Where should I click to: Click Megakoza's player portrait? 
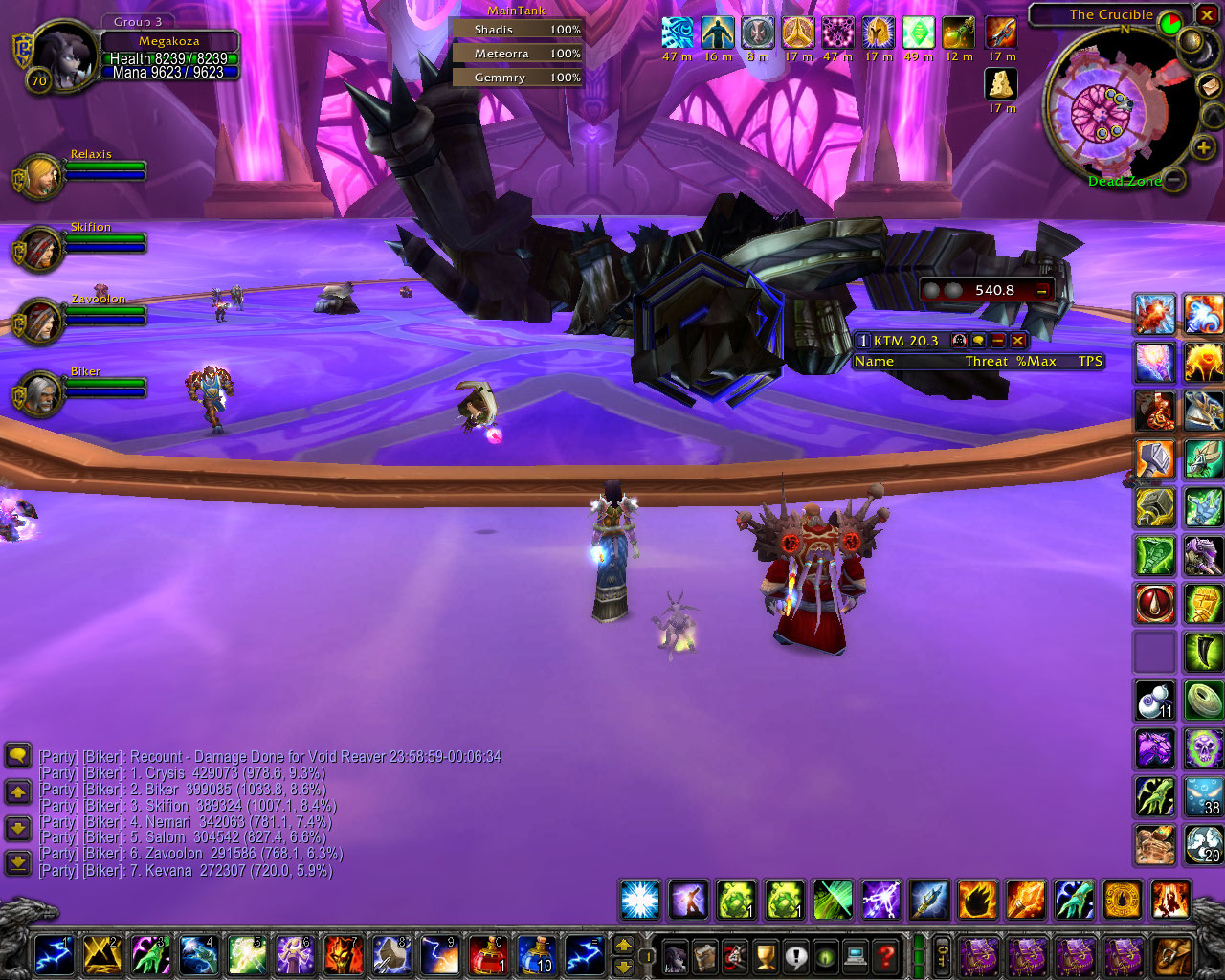pyautogui.click(x=63, y=53)
